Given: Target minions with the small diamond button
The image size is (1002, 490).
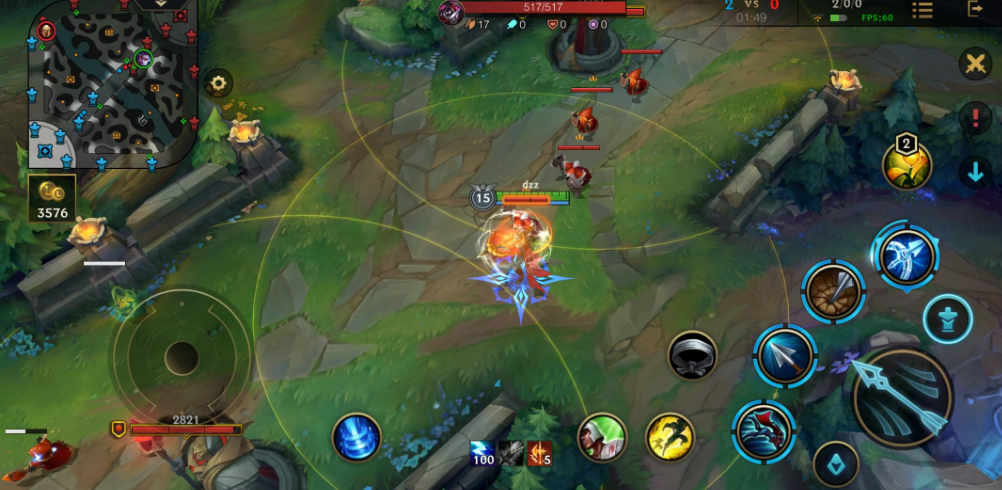Looking at the screenshot, I should point(836,464).
